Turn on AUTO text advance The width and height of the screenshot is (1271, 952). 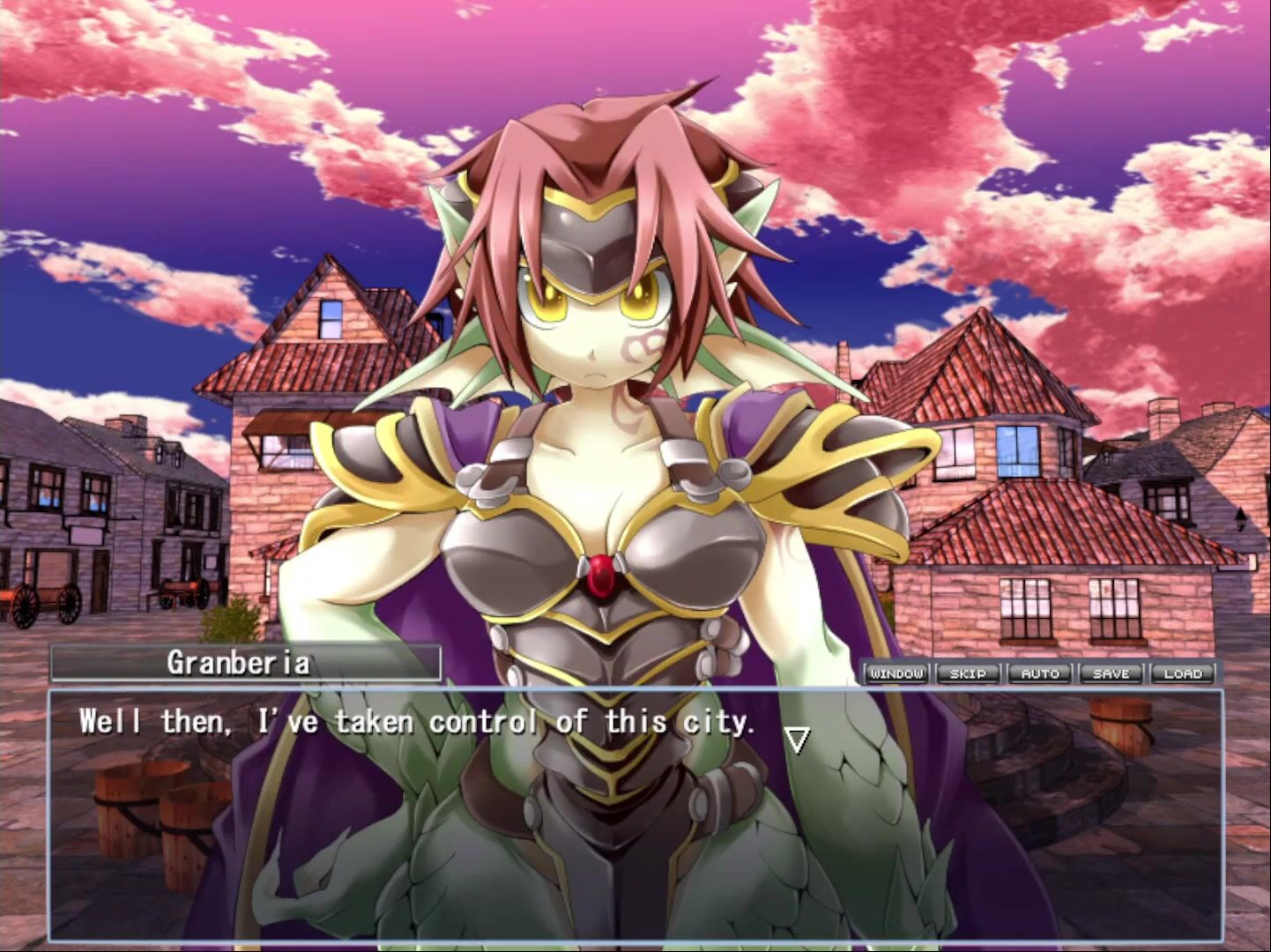point(1040,673)
